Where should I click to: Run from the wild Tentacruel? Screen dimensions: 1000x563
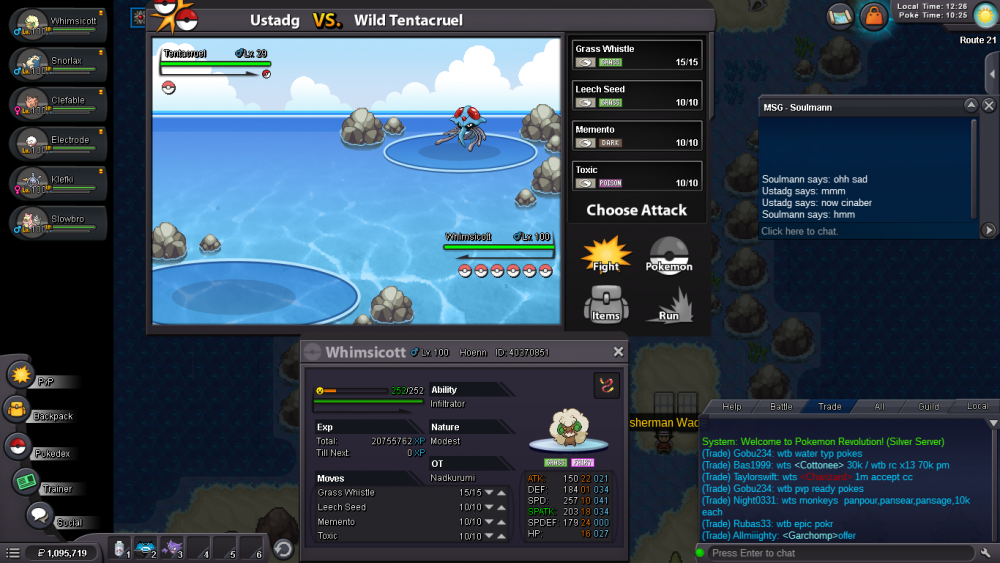[x=669, y=303]
